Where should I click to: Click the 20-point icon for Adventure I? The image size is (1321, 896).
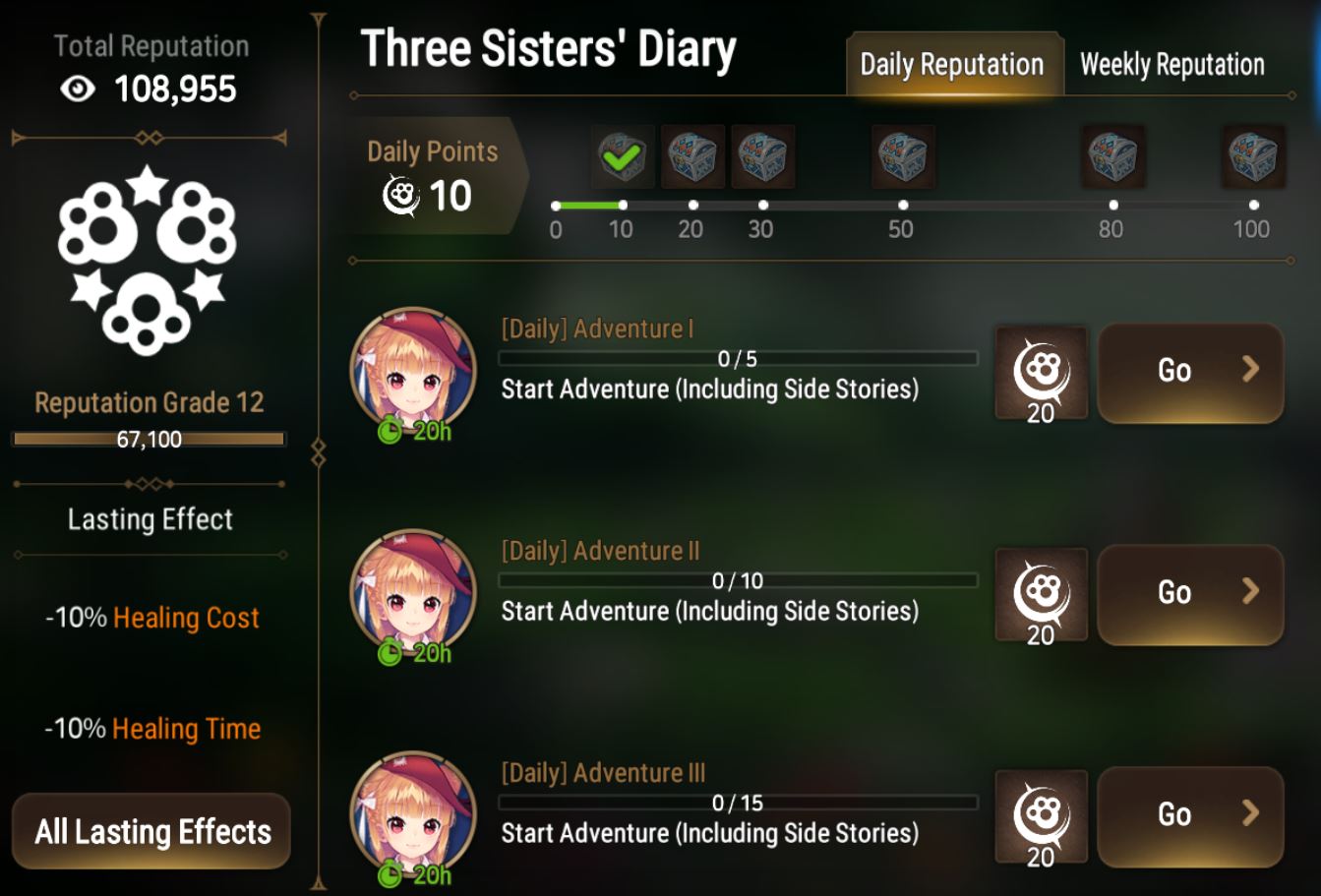(x=1041, y=372)
